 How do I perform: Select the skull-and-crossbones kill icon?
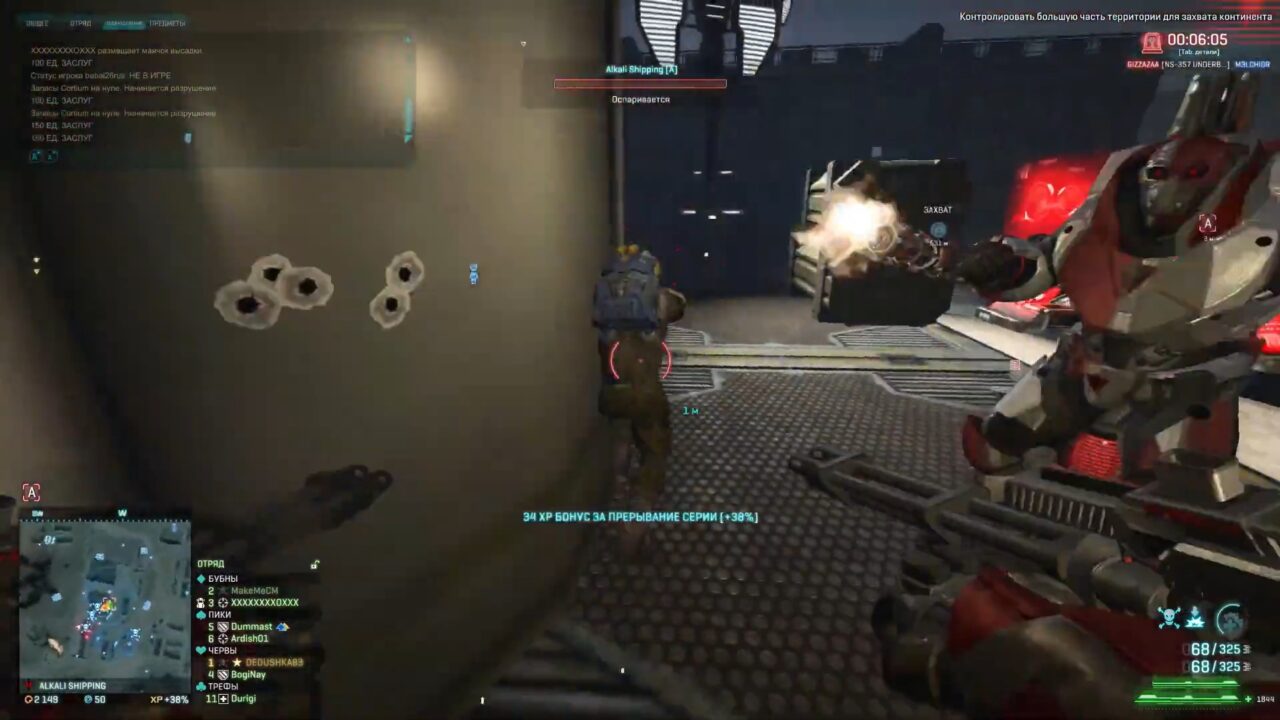pos(1170,617)
